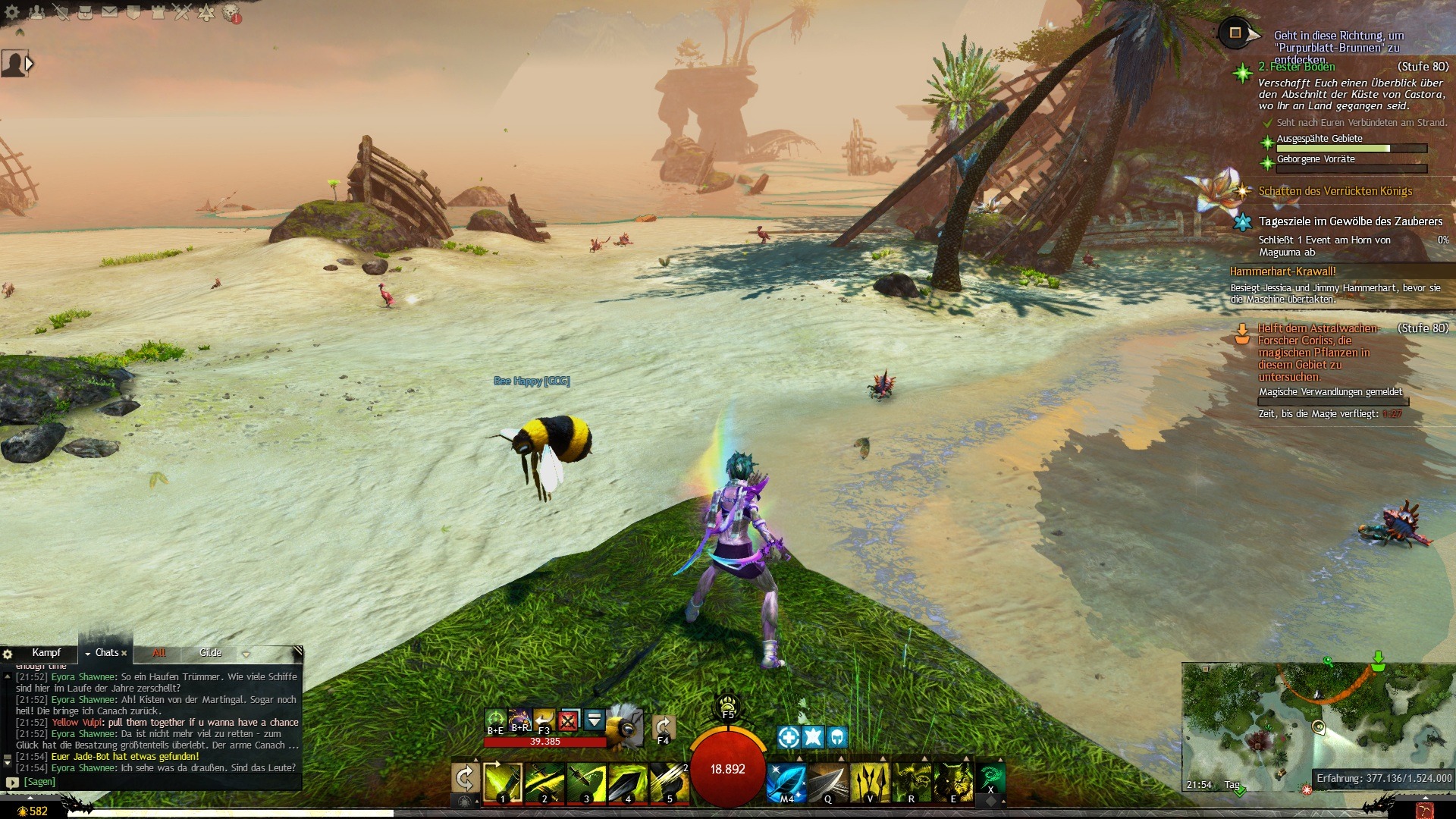
Task: Open the inventory bag icon
Action: (x=86, y=12)
